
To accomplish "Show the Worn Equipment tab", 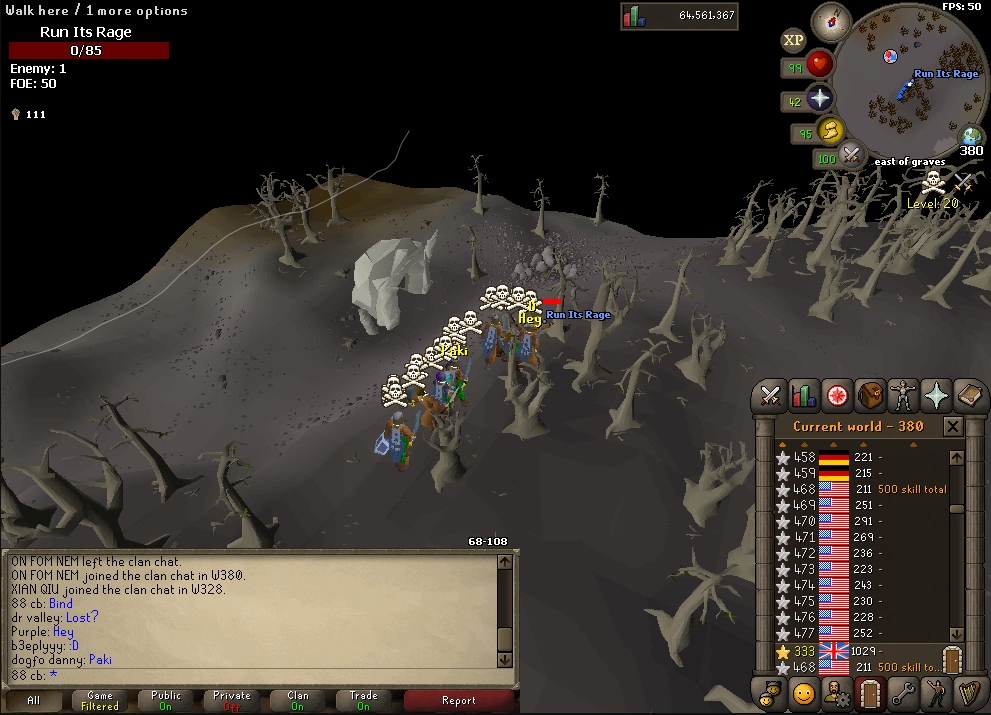I will tap(903, 394).
